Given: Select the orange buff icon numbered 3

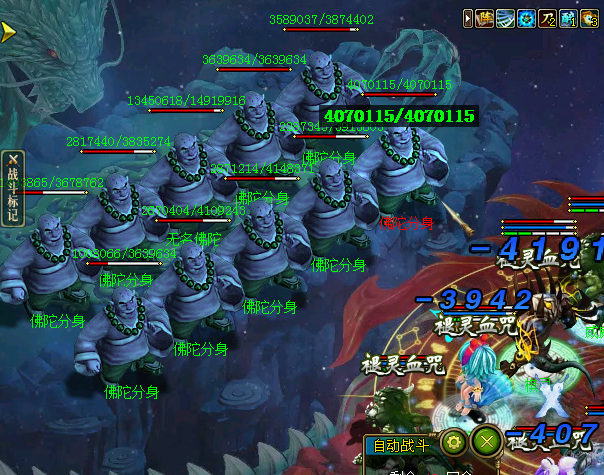Looking at the screenshot, I should tap(587, 18).
